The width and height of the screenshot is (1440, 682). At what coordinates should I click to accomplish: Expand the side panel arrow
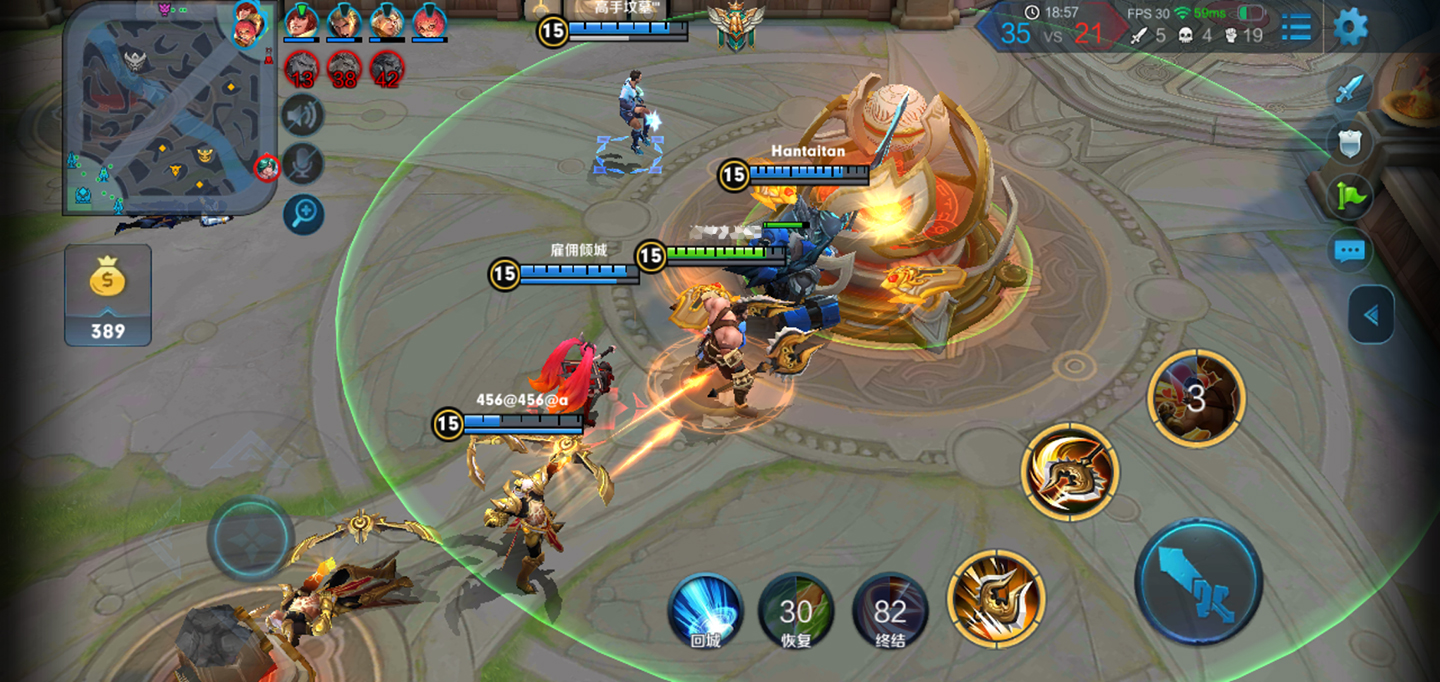(x=1371, y=316)
